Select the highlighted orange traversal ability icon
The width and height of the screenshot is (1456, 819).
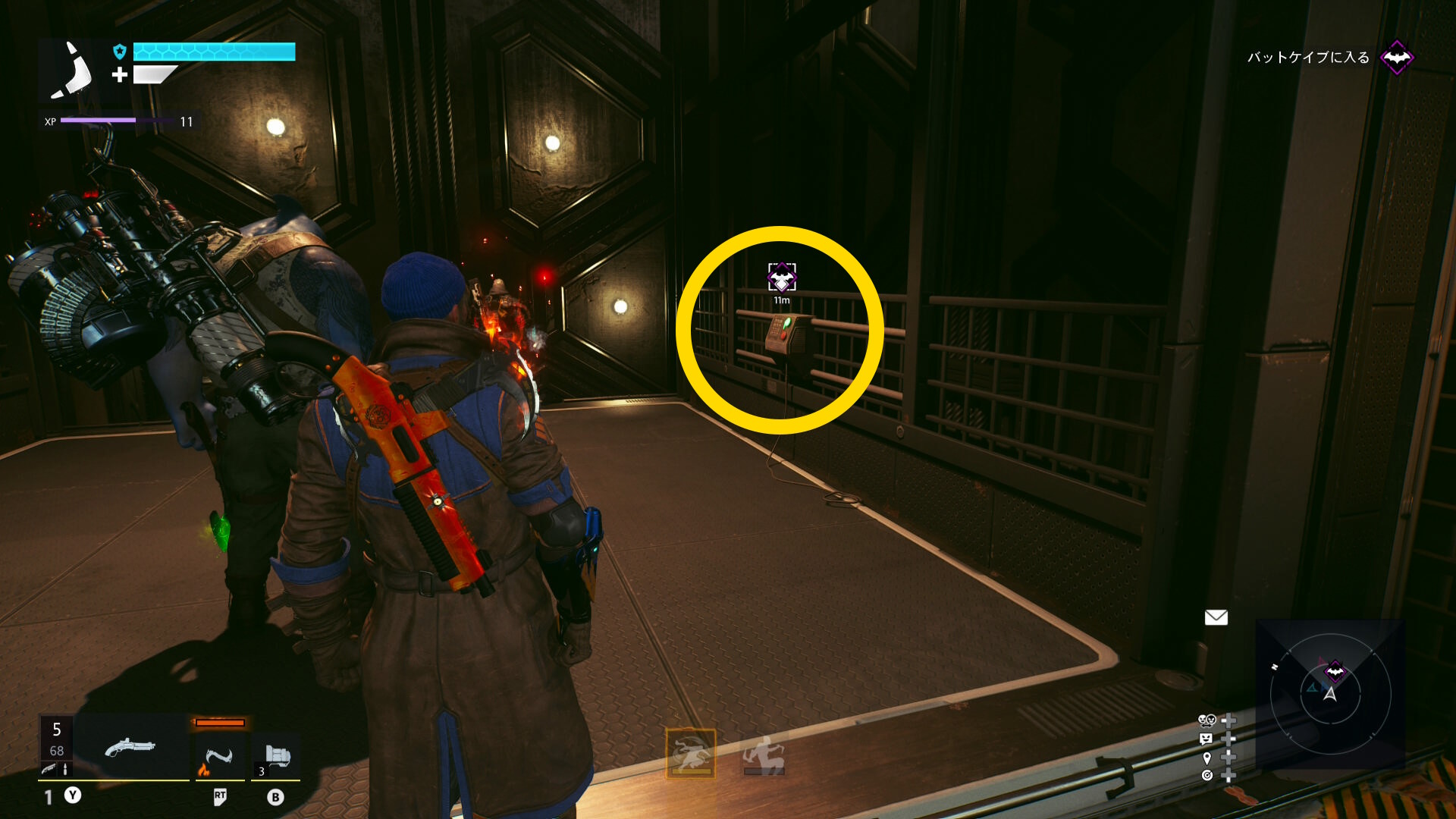(691, 753)
